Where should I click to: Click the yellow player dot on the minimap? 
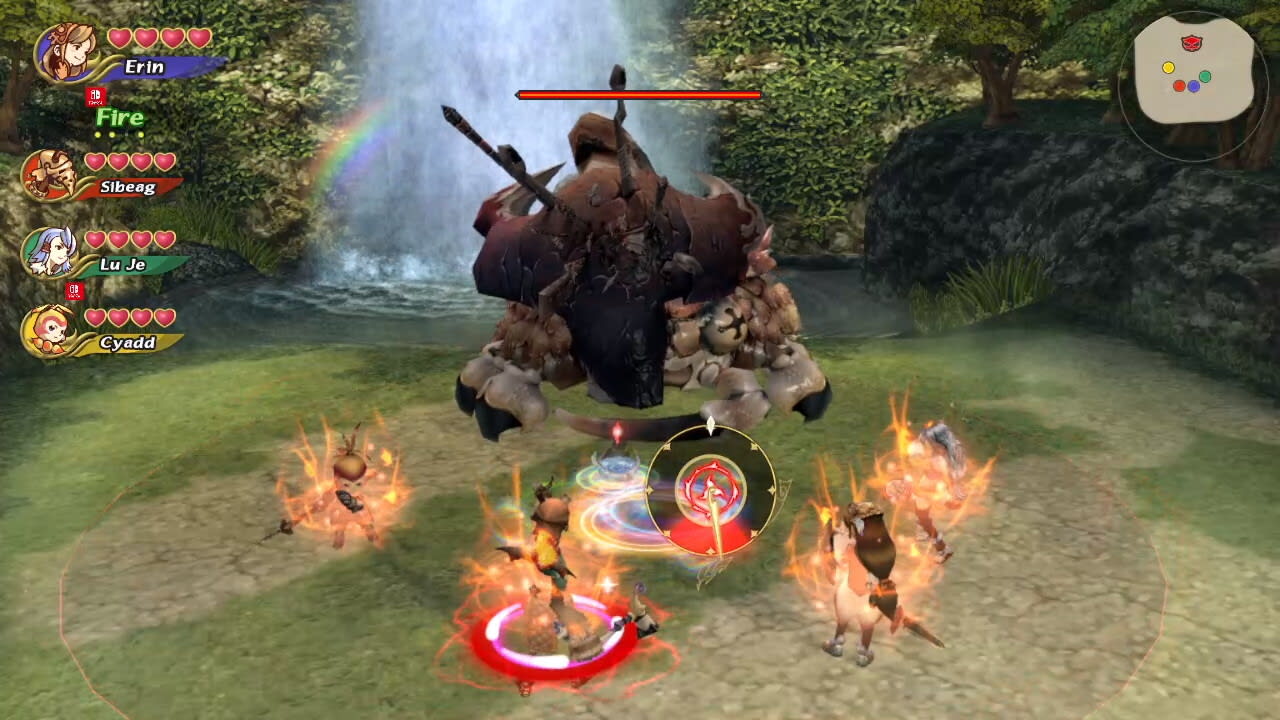[x=1168, y=68]
